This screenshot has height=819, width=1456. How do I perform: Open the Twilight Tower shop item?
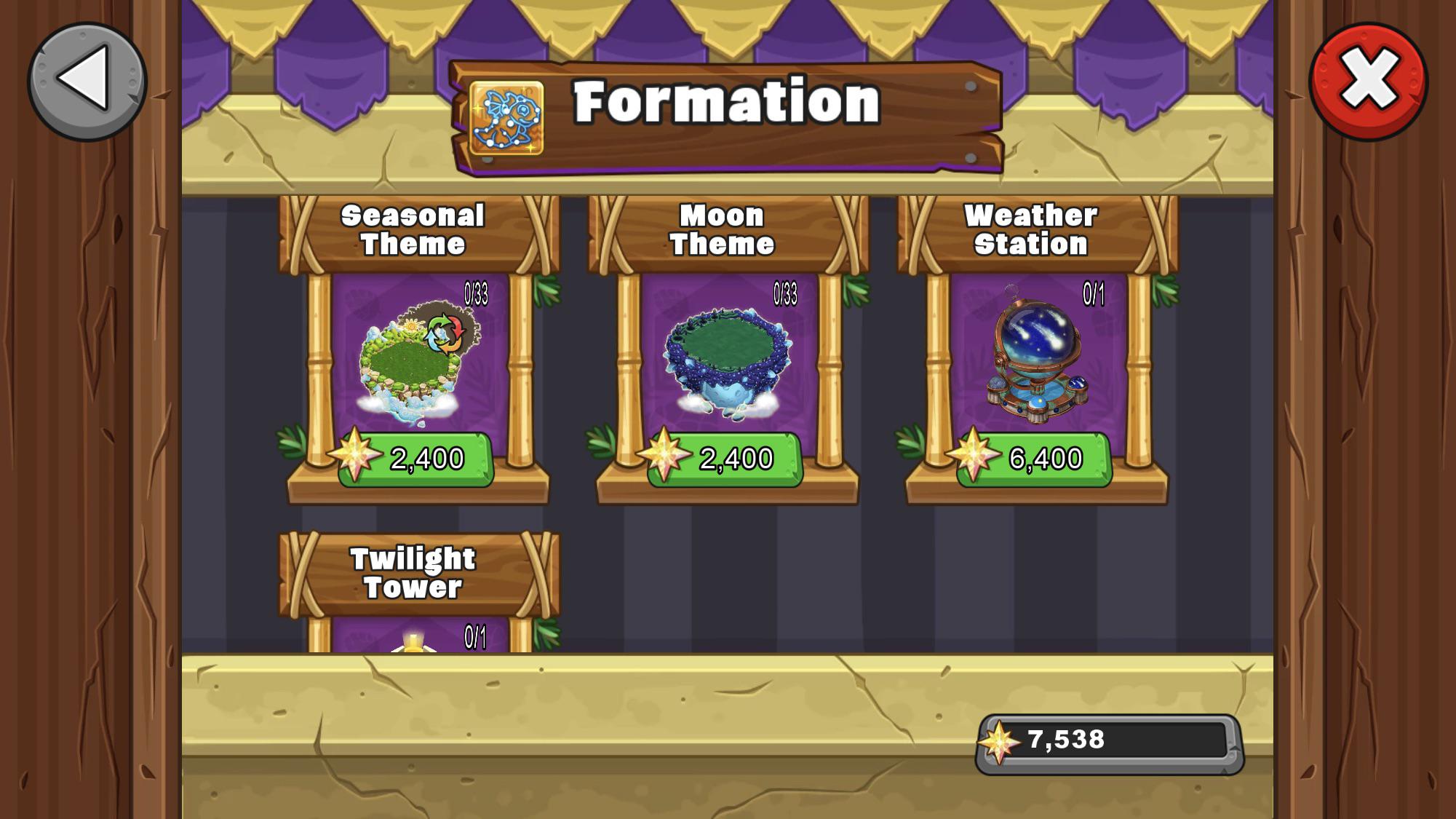(413, 571)
